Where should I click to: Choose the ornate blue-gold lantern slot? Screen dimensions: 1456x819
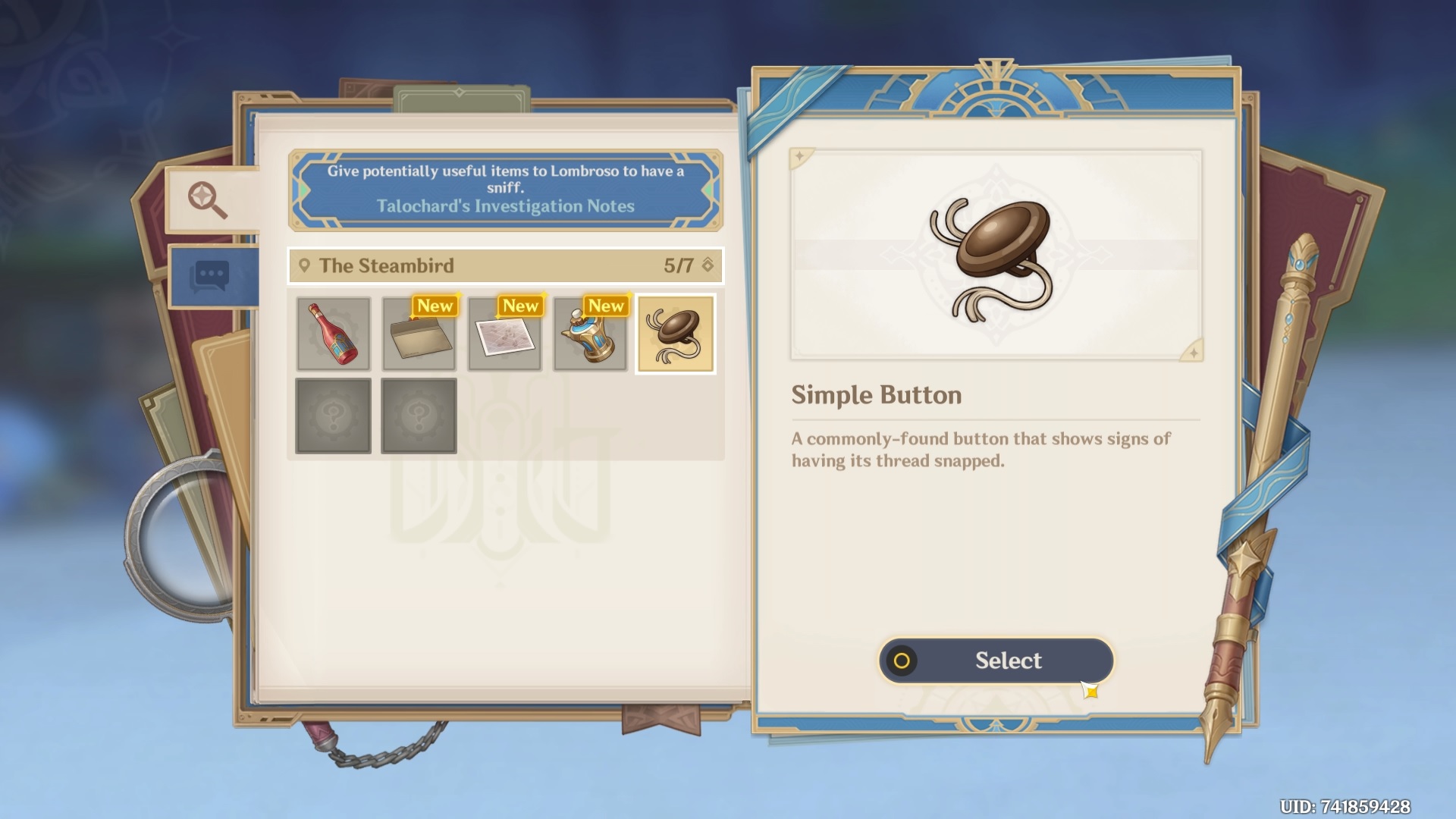tap(591, 334)
